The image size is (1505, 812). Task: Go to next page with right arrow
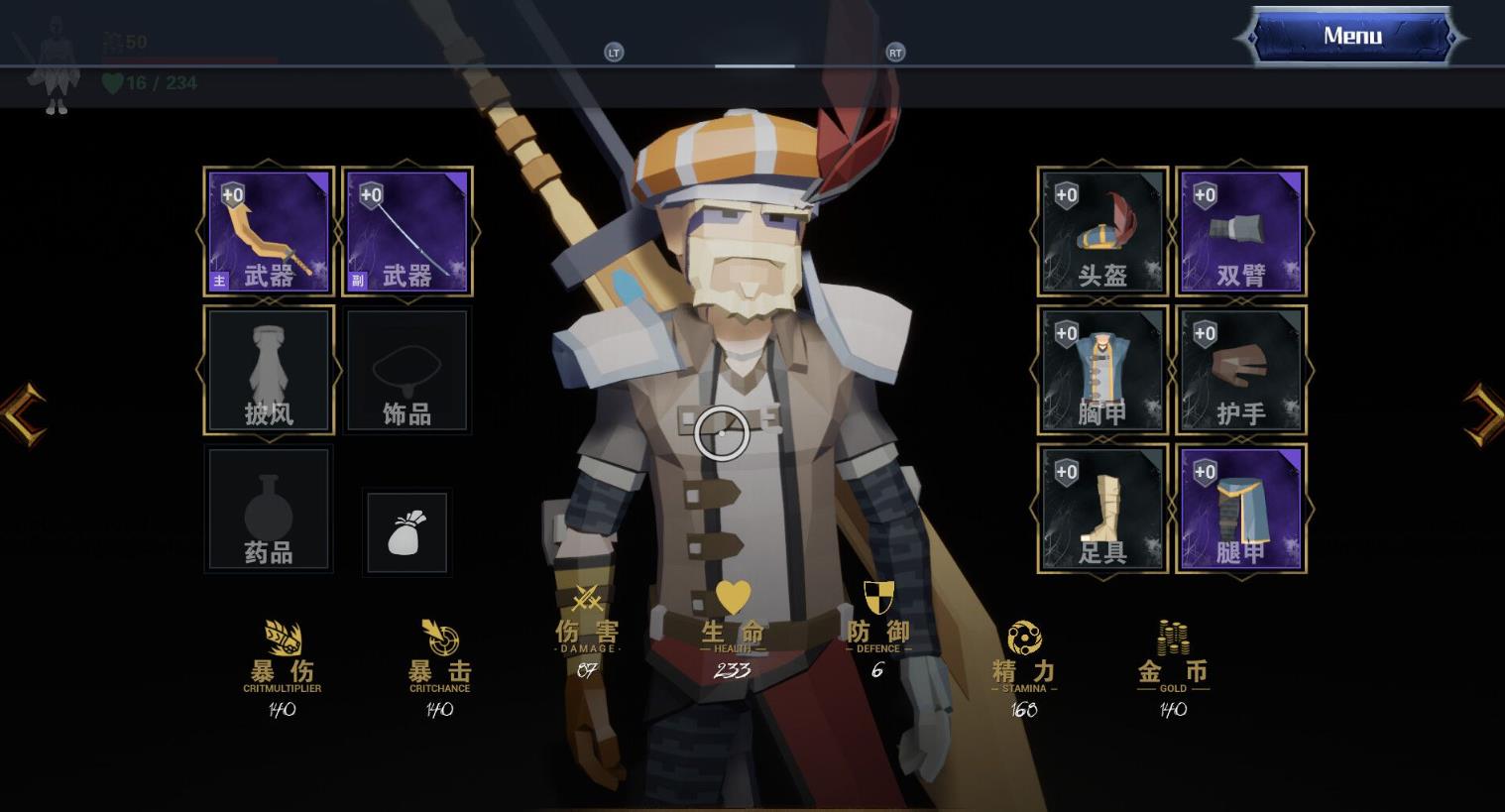point(1484,412)
